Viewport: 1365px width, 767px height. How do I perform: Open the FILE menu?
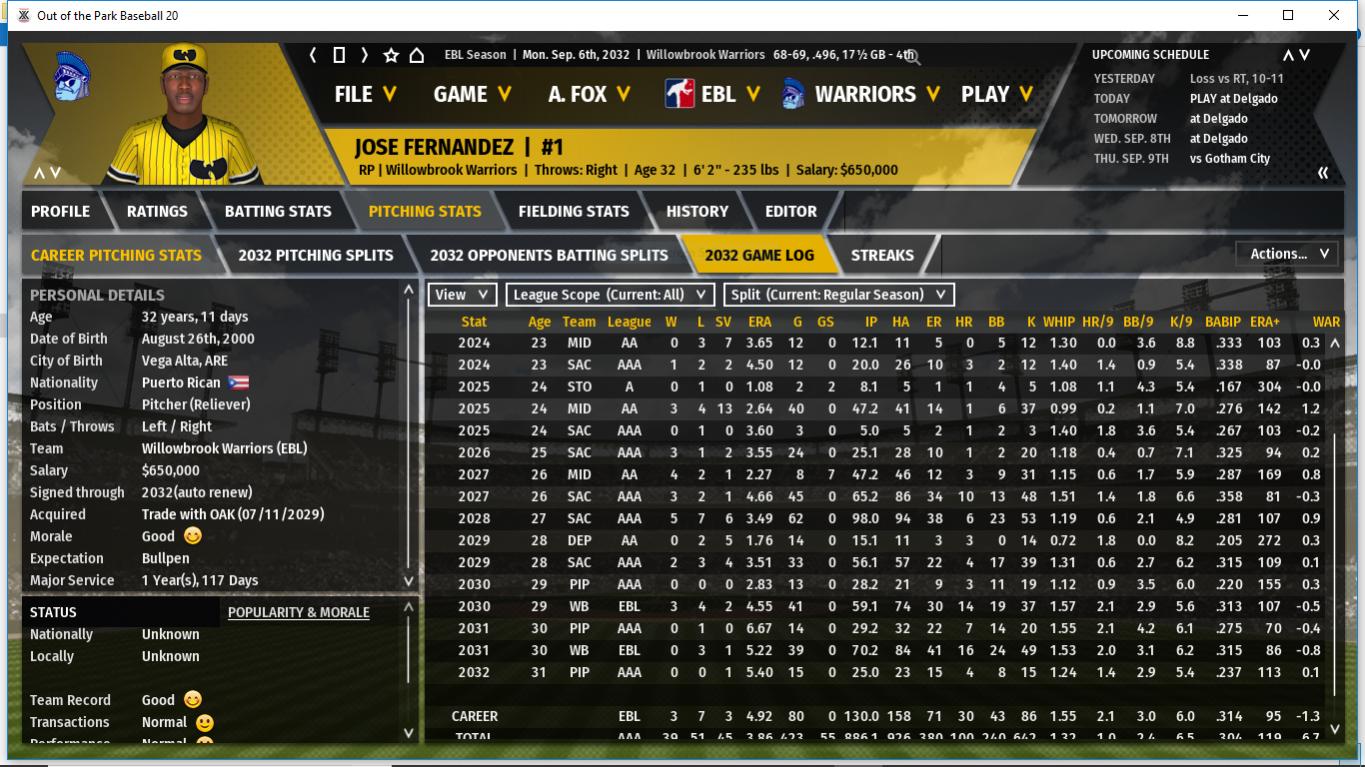(365, 94)
